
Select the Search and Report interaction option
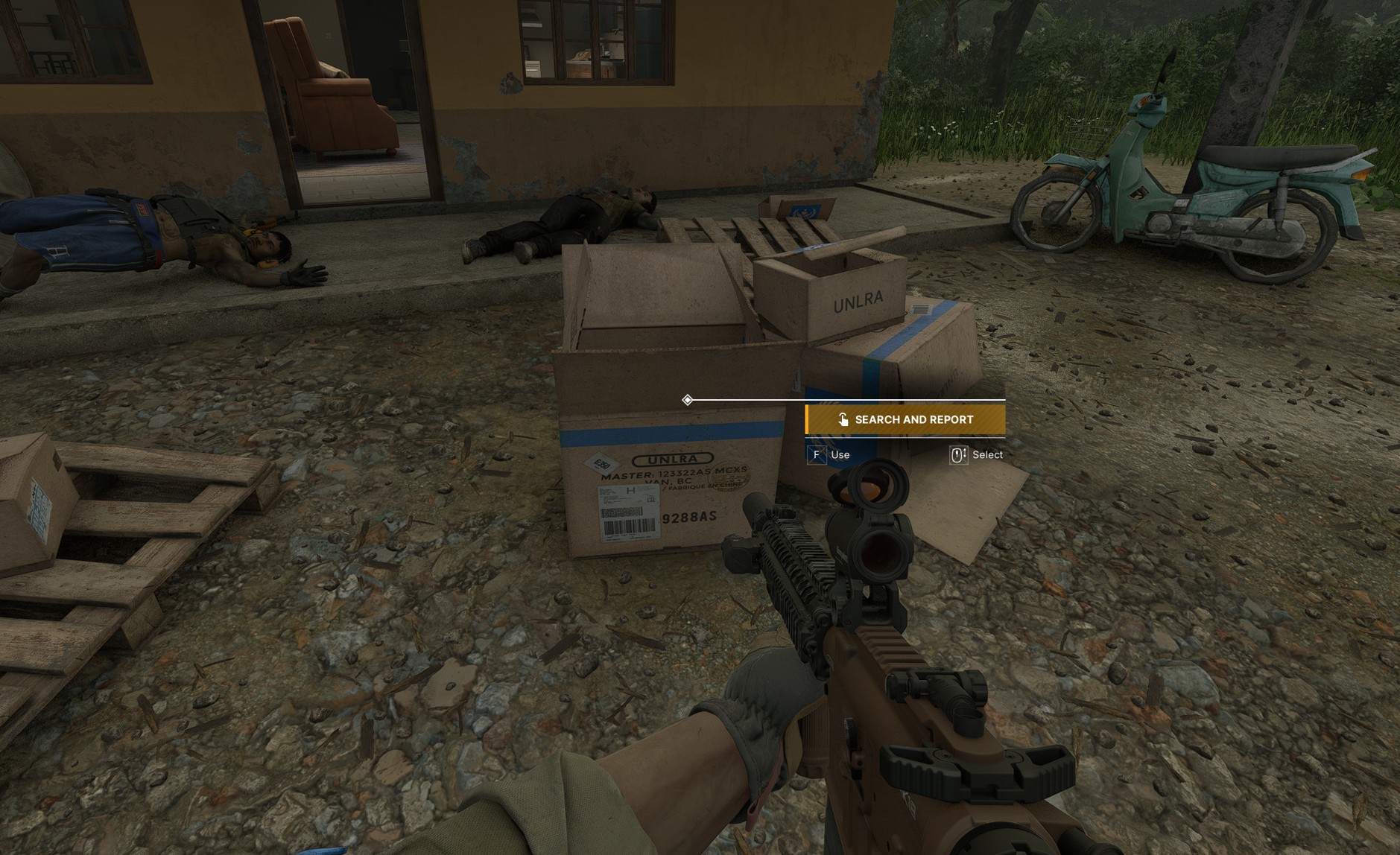(x=905, y=420)
